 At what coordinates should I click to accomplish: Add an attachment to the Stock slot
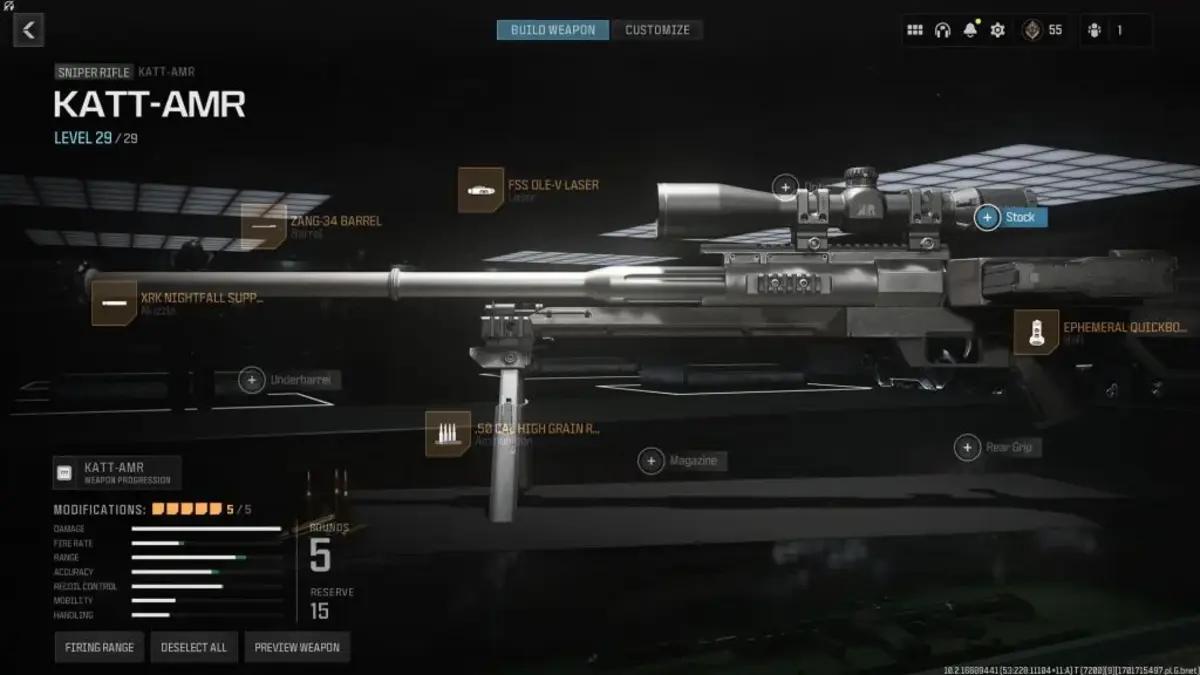pos(988,217)
